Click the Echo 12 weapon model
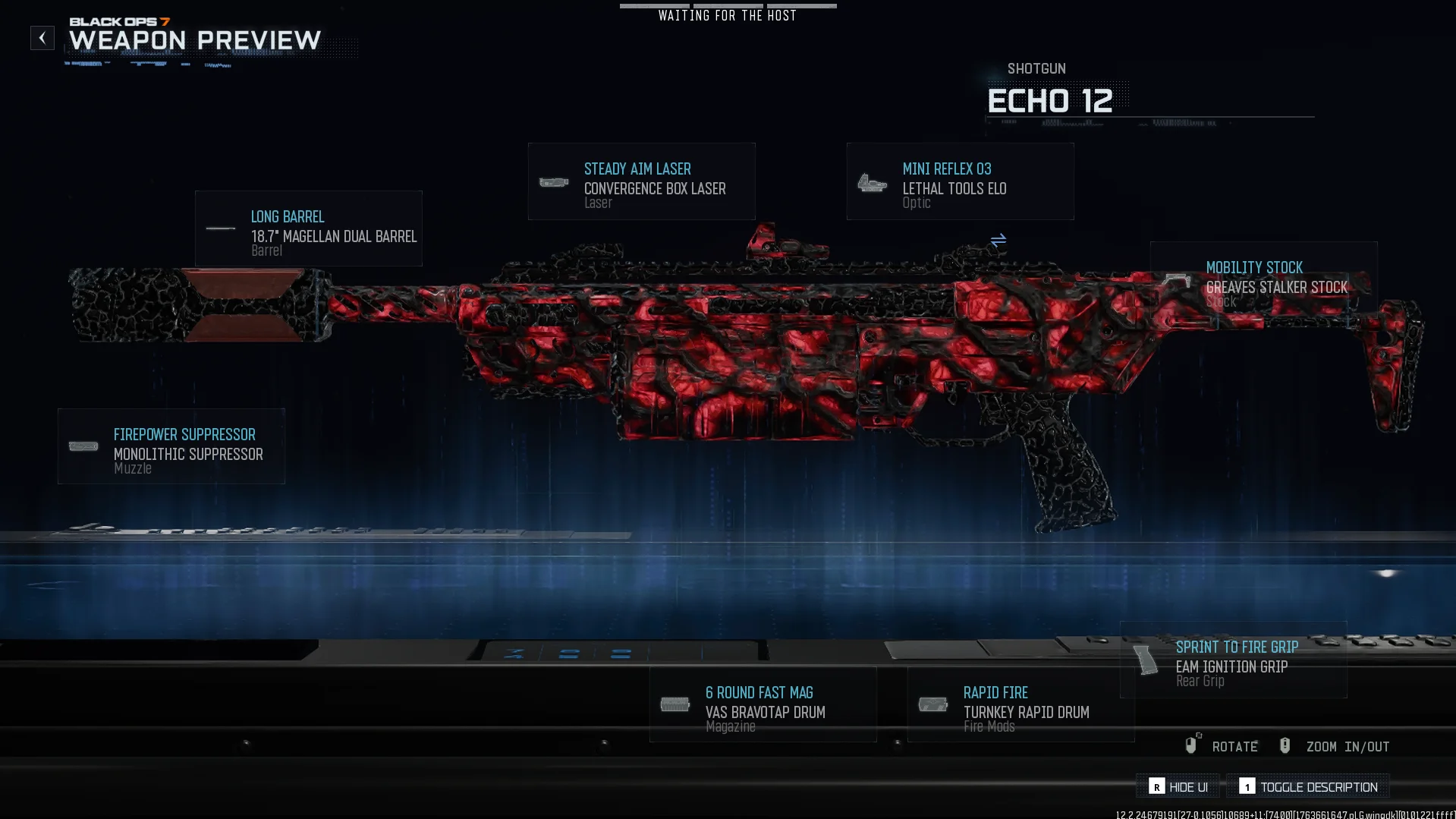 pyautogui.click(x=759, y=357)
